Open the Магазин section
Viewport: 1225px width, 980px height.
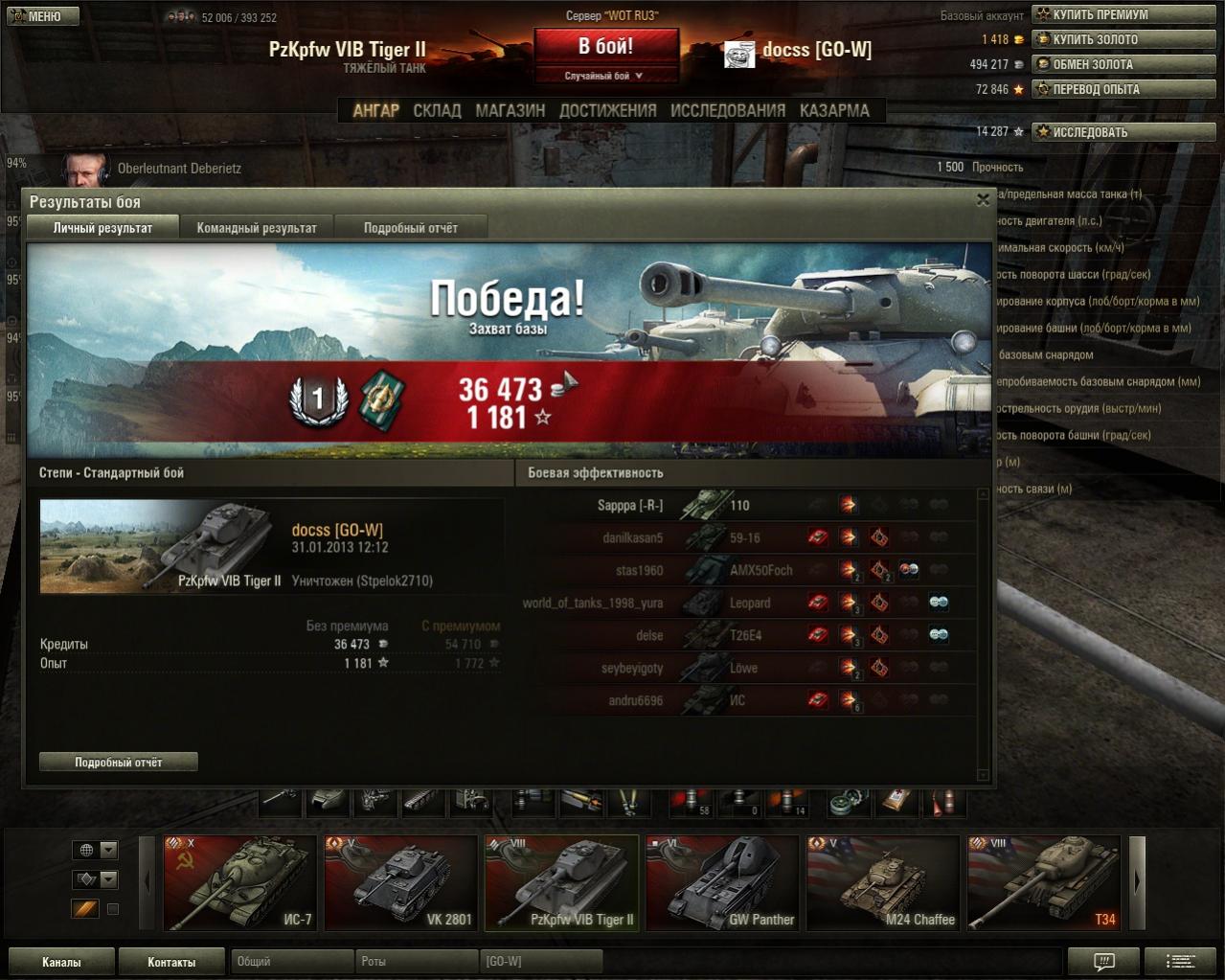pyautogui.click(x=510, y=110)
